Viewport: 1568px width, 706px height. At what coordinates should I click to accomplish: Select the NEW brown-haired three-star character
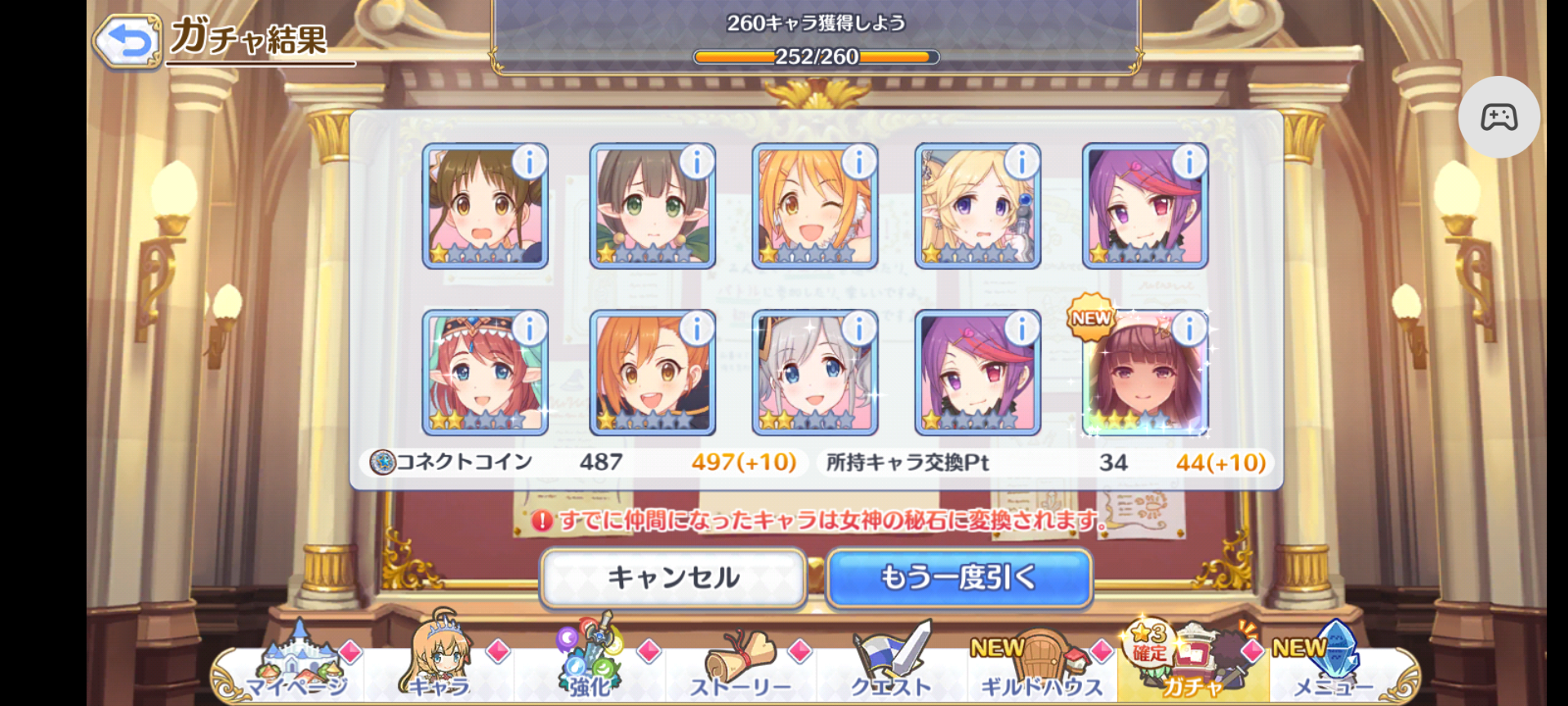[1143, 376]
